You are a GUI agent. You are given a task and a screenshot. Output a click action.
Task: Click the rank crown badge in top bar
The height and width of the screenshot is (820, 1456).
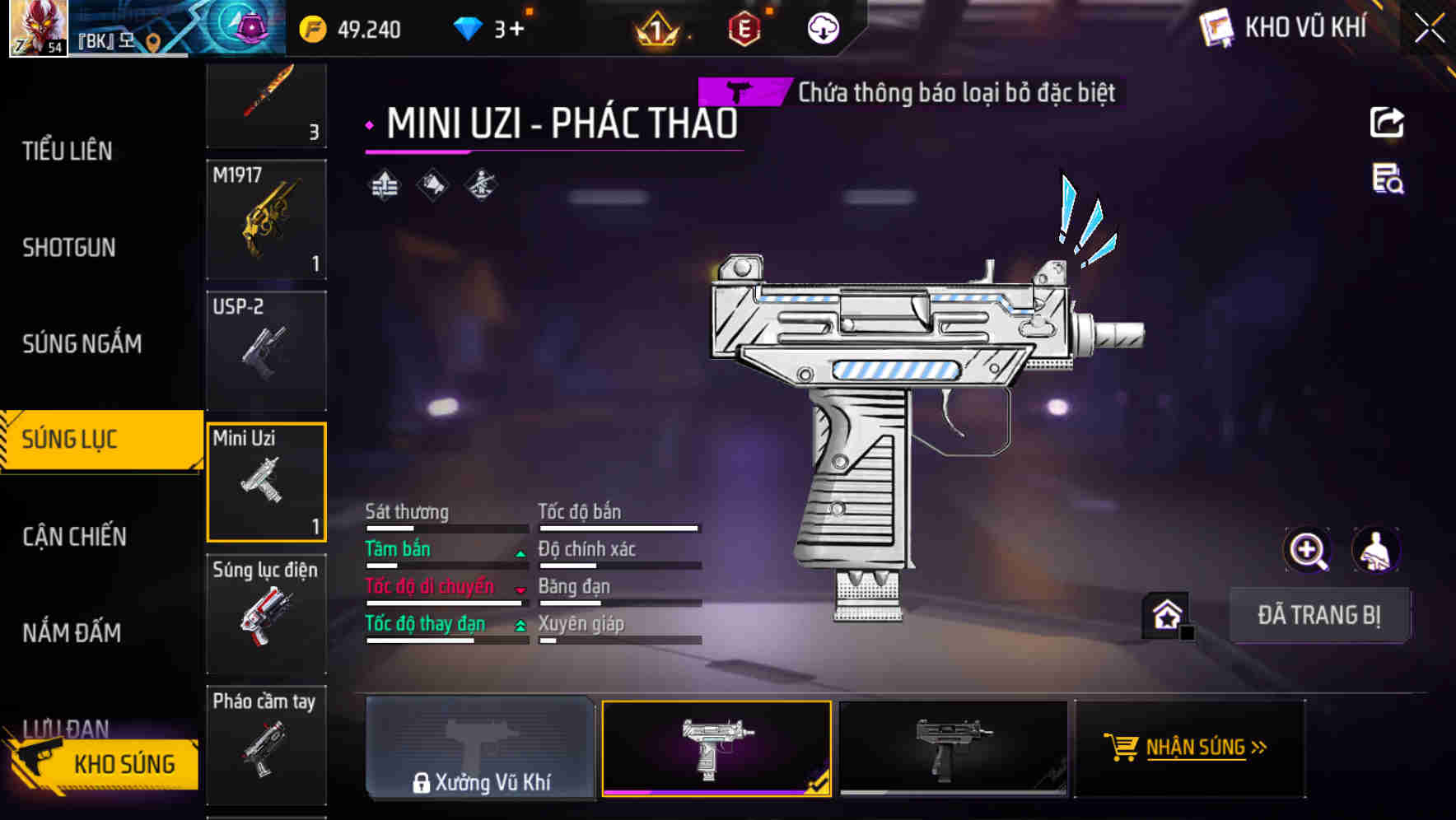pos(656,30)
